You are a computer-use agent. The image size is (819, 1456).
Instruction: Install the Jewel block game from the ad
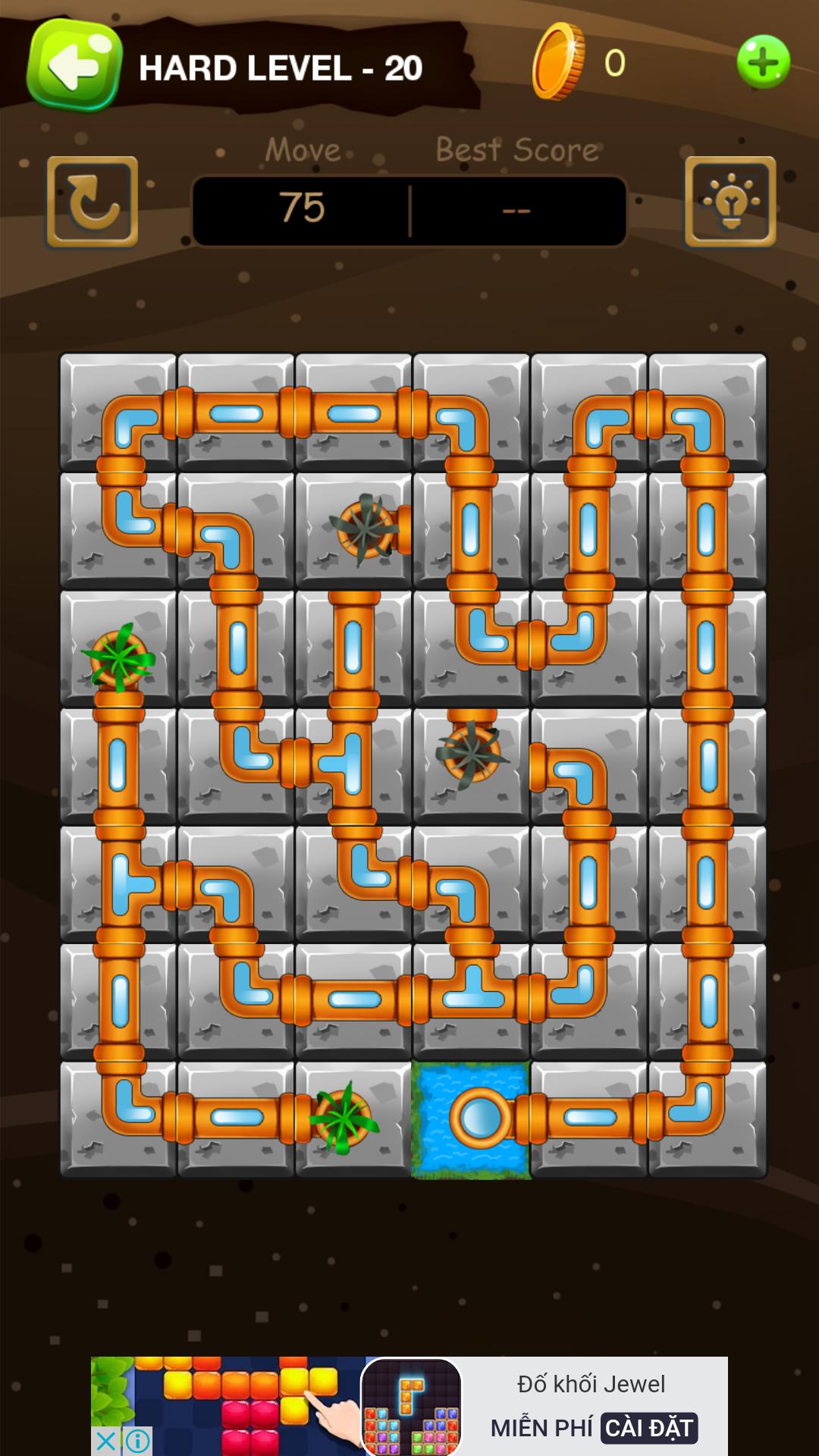[x=649, y=1428]
